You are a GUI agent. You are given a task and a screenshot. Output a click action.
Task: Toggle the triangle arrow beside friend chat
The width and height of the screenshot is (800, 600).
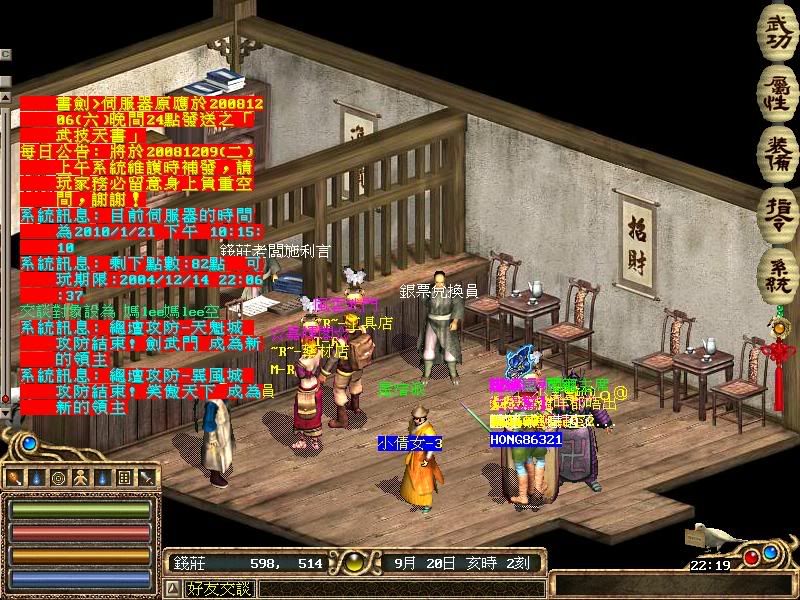[172, 588]
